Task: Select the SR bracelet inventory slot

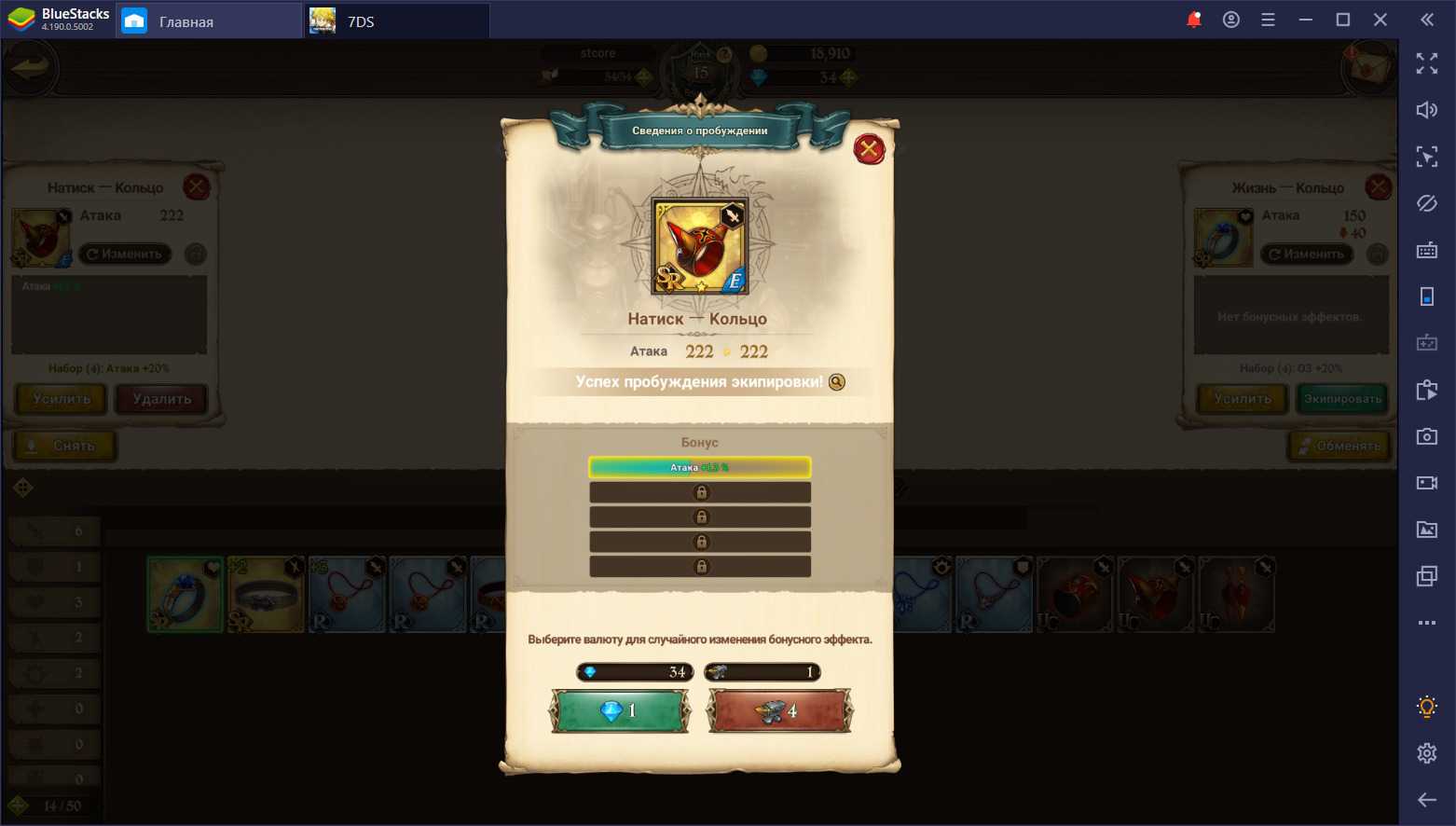Action: (266, 595)
